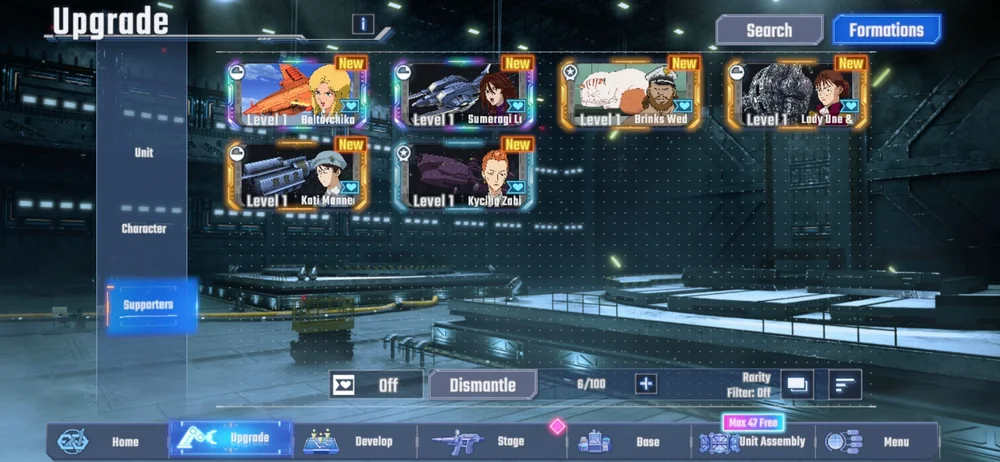Change the sort order
Viewport: 1000px width, 462px height.
pos(846,383)
